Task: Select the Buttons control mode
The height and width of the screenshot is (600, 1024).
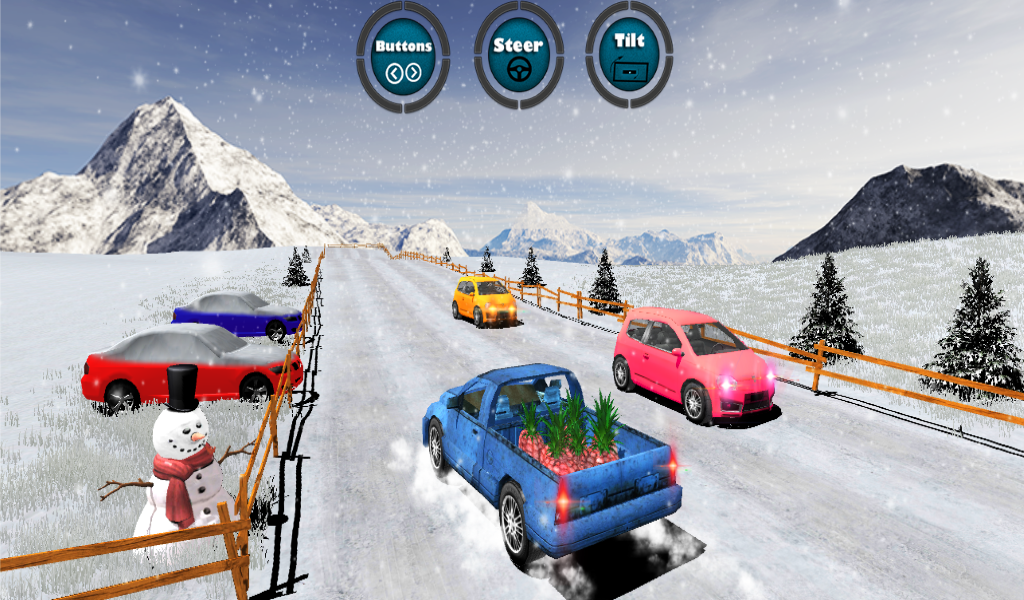Action: tap(403, 56)
